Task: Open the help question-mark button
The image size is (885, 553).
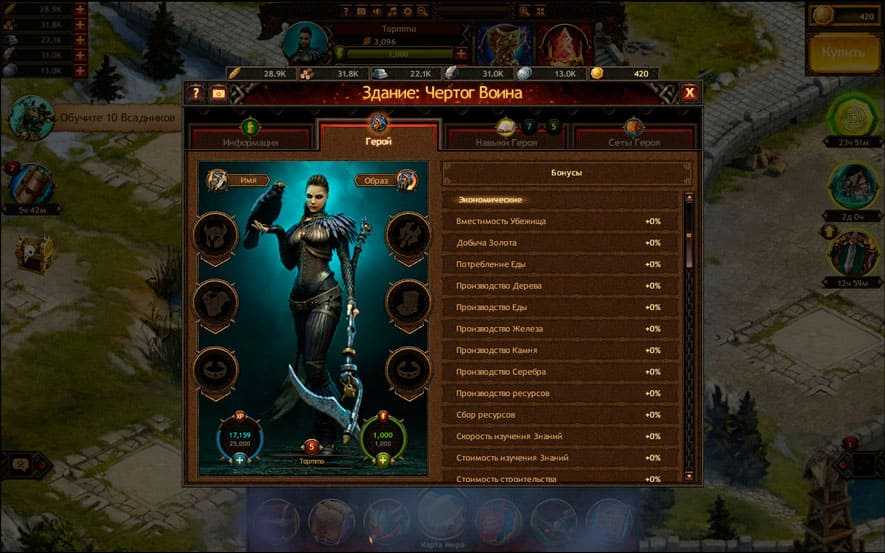Action: point(197,93)
